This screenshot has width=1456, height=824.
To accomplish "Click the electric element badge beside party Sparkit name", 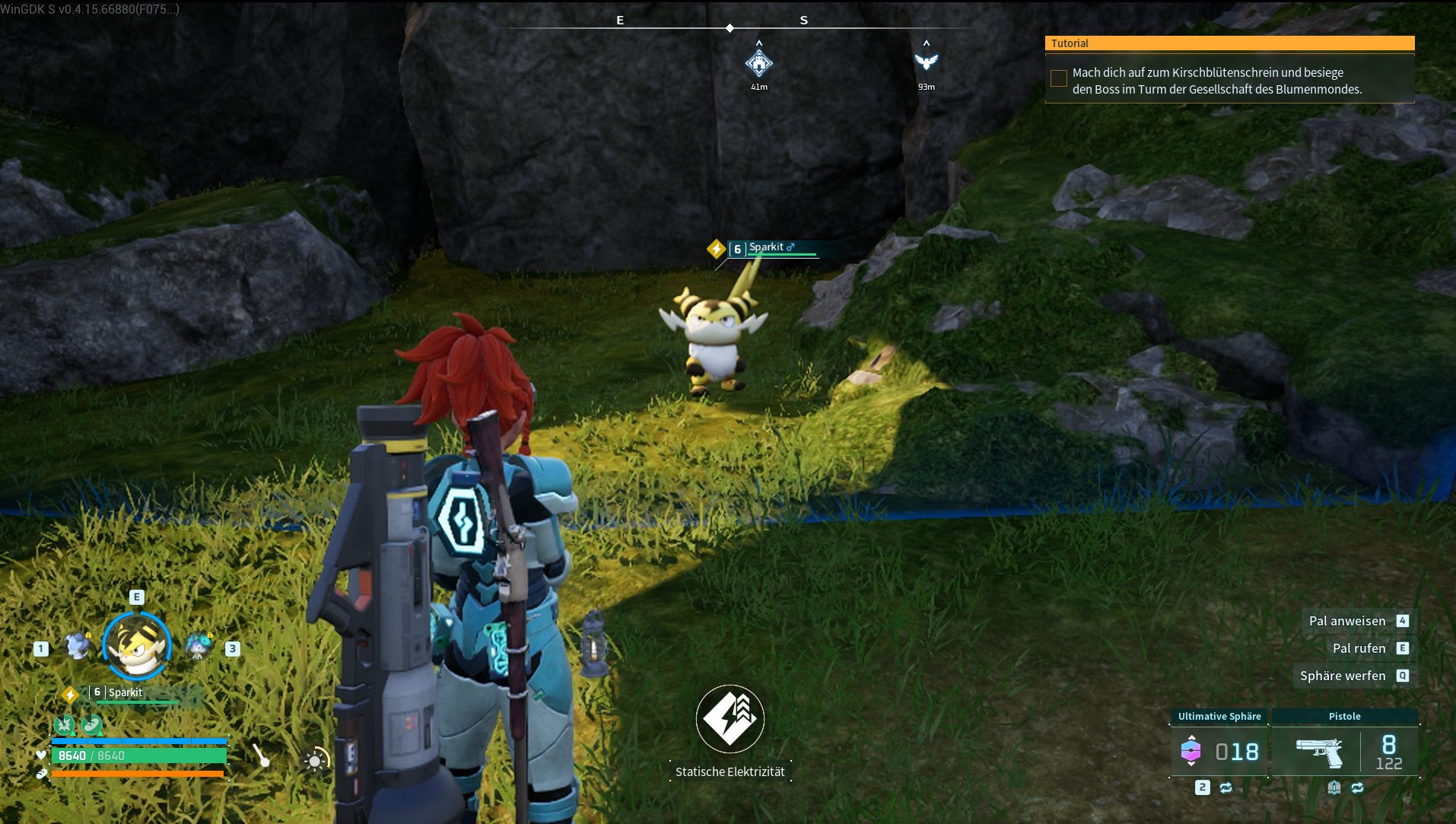I will click(x=70, y=694).
